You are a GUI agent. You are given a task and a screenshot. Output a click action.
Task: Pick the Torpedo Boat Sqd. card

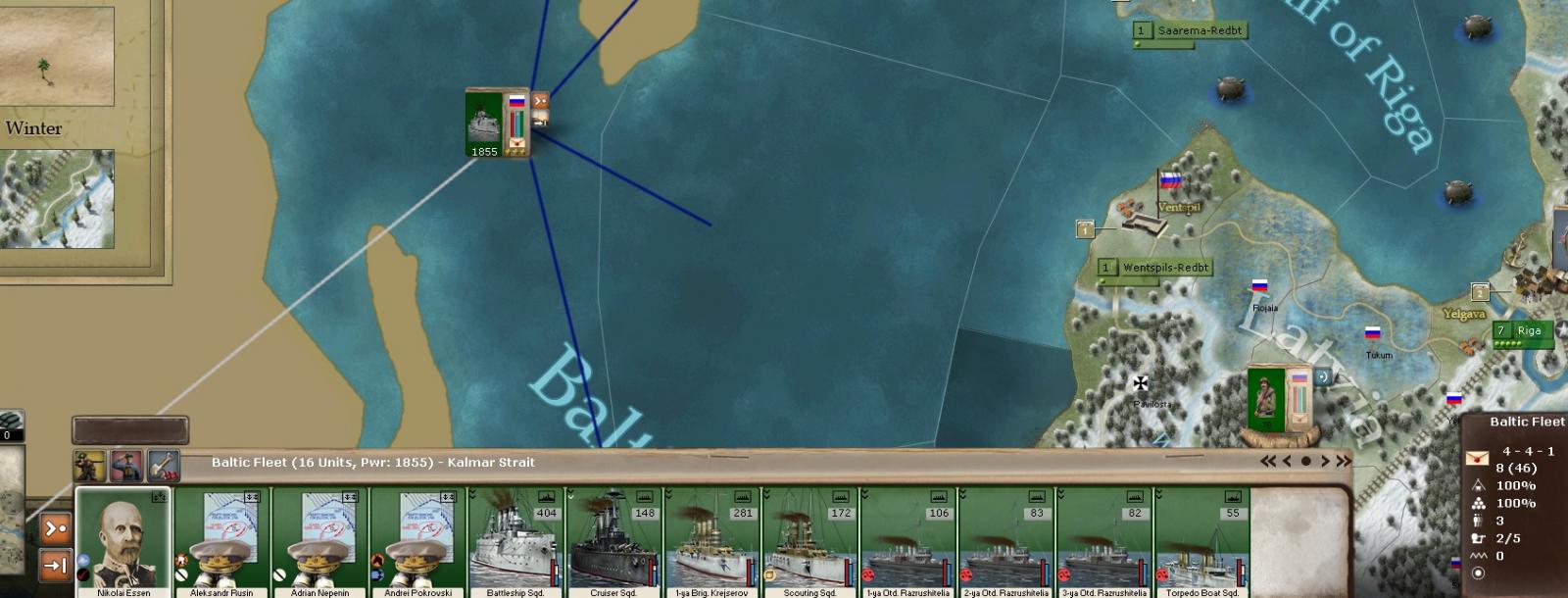coord(1201,541)
